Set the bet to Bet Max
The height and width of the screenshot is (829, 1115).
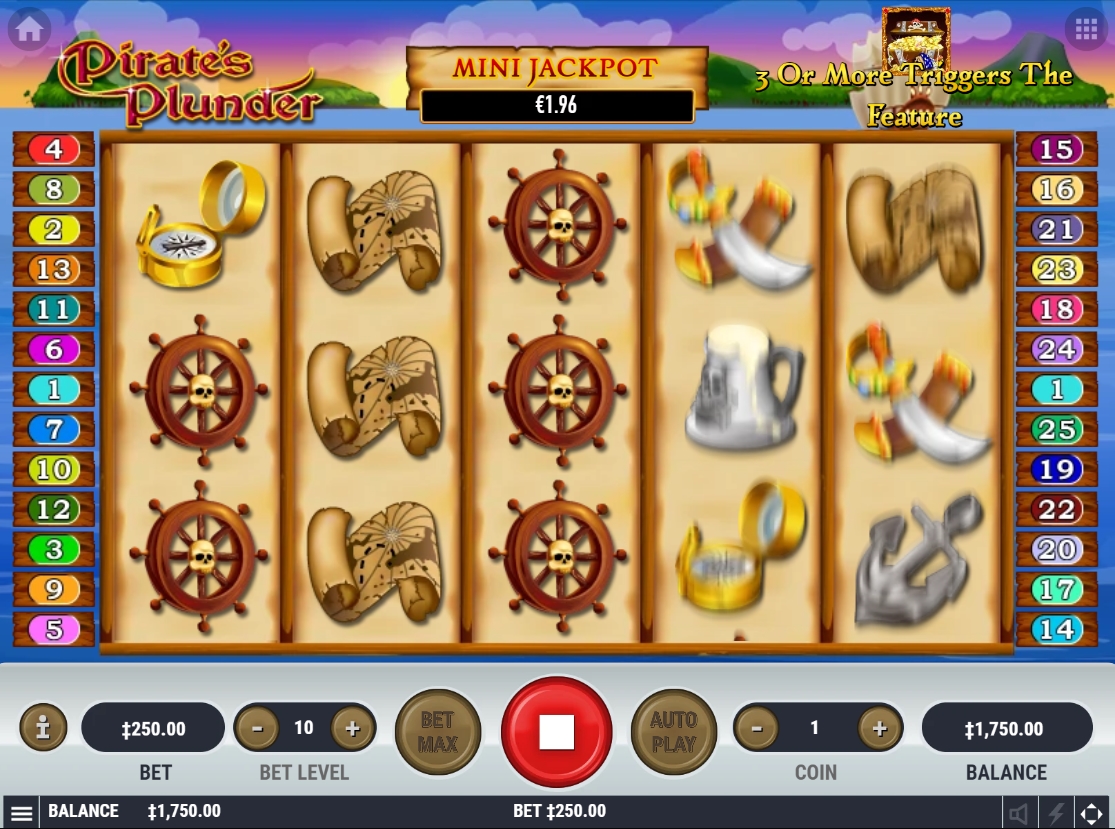pos(438,732)
